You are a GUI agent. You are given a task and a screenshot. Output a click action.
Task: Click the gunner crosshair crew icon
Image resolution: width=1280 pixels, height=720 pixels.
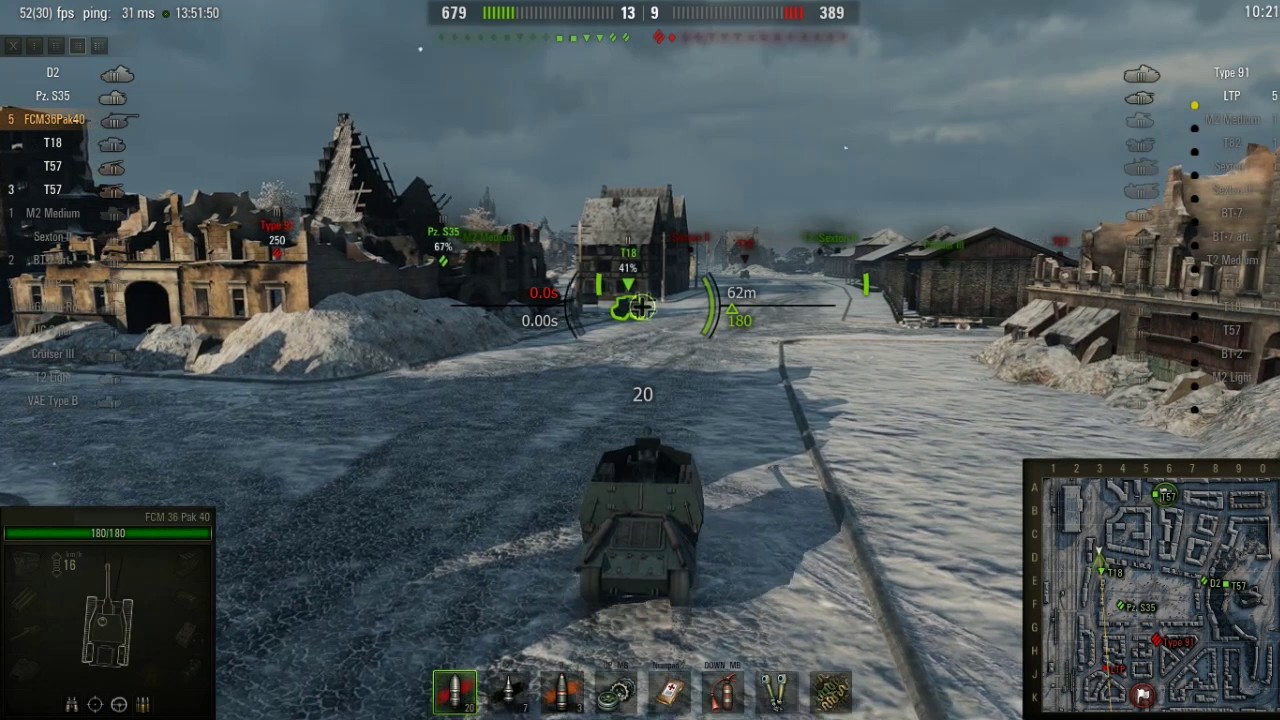(x=95, y=704)
